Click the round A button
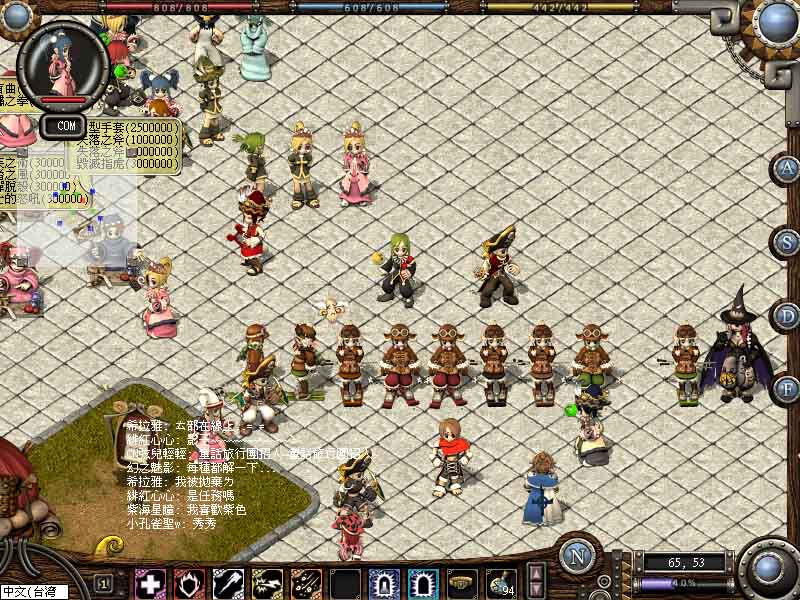The image size is (800, 600). point(788,168)
